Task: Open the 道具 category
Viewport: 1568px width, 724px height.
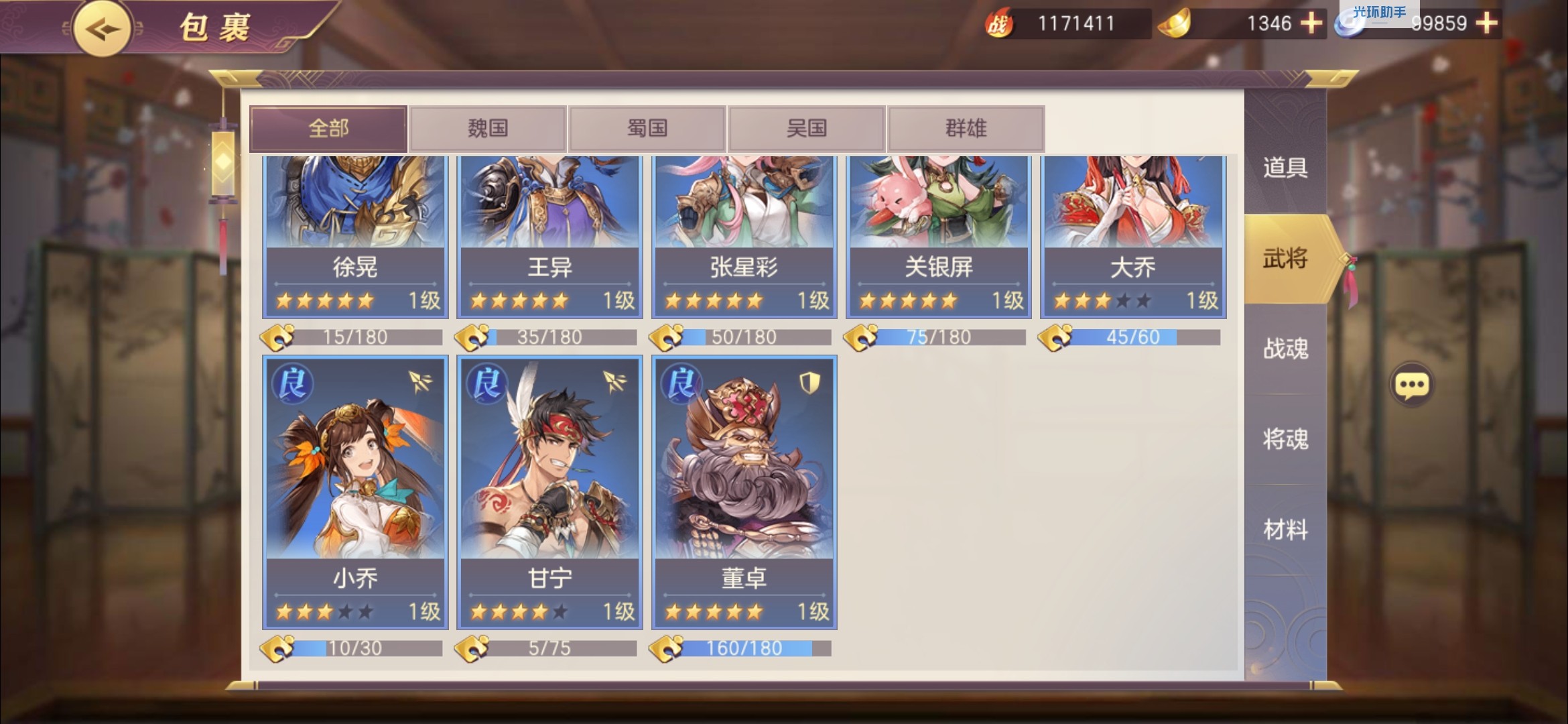Action: (1285, 168)
